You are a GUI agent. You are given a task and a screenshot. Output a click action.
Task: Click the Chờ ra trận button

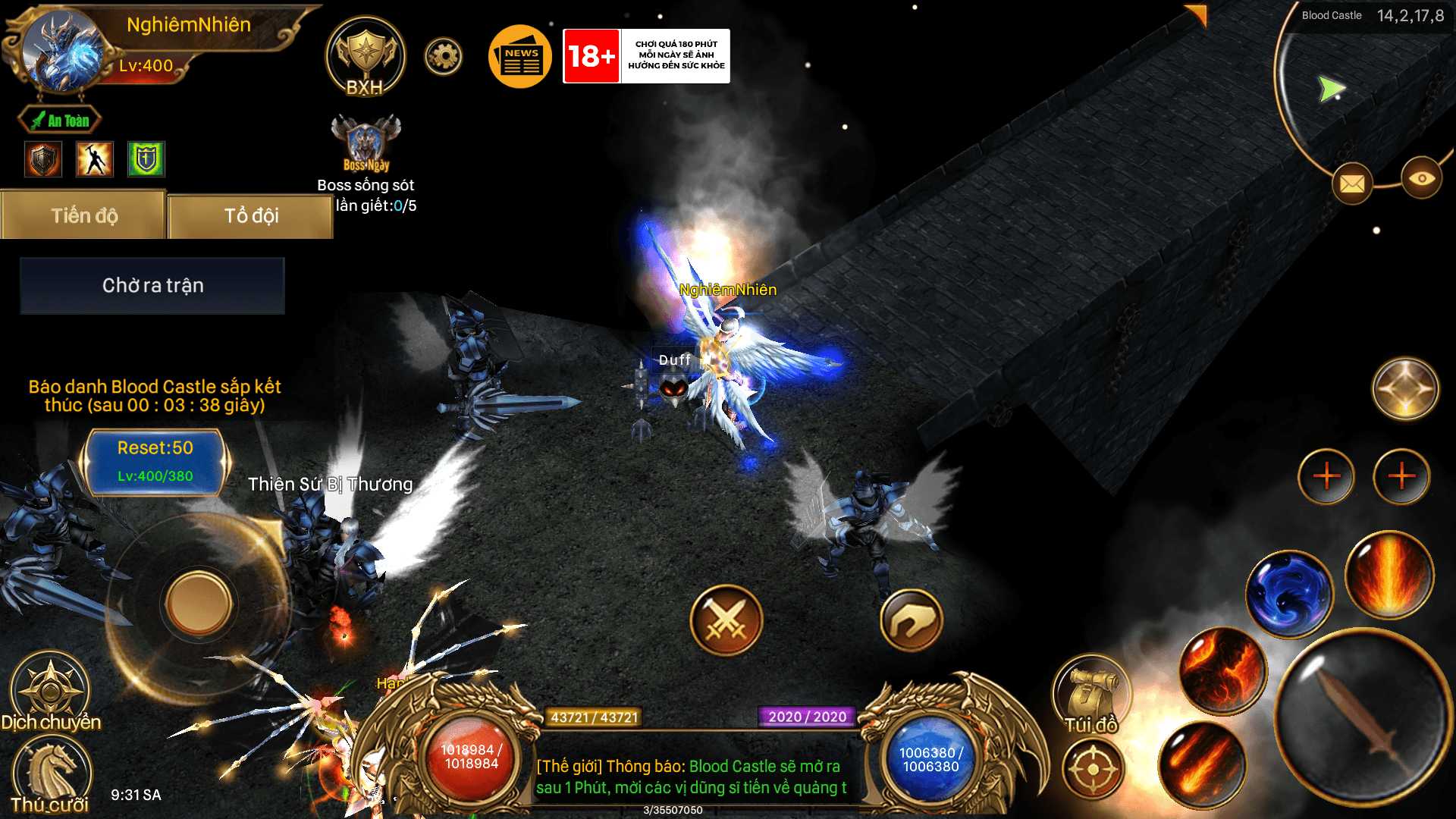point(152,286)
